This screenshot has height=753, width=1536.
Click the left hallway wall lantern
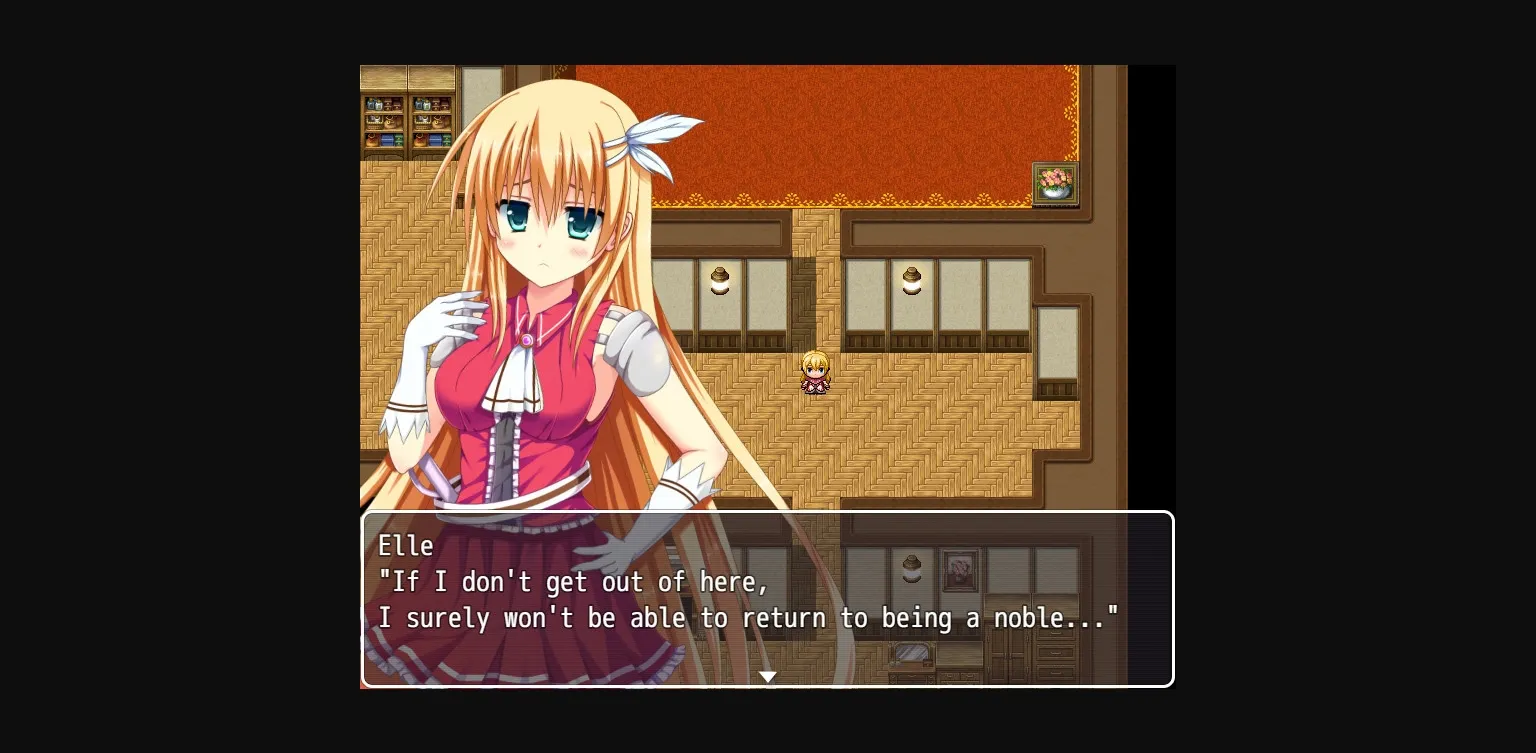click(x=721, y=282)
